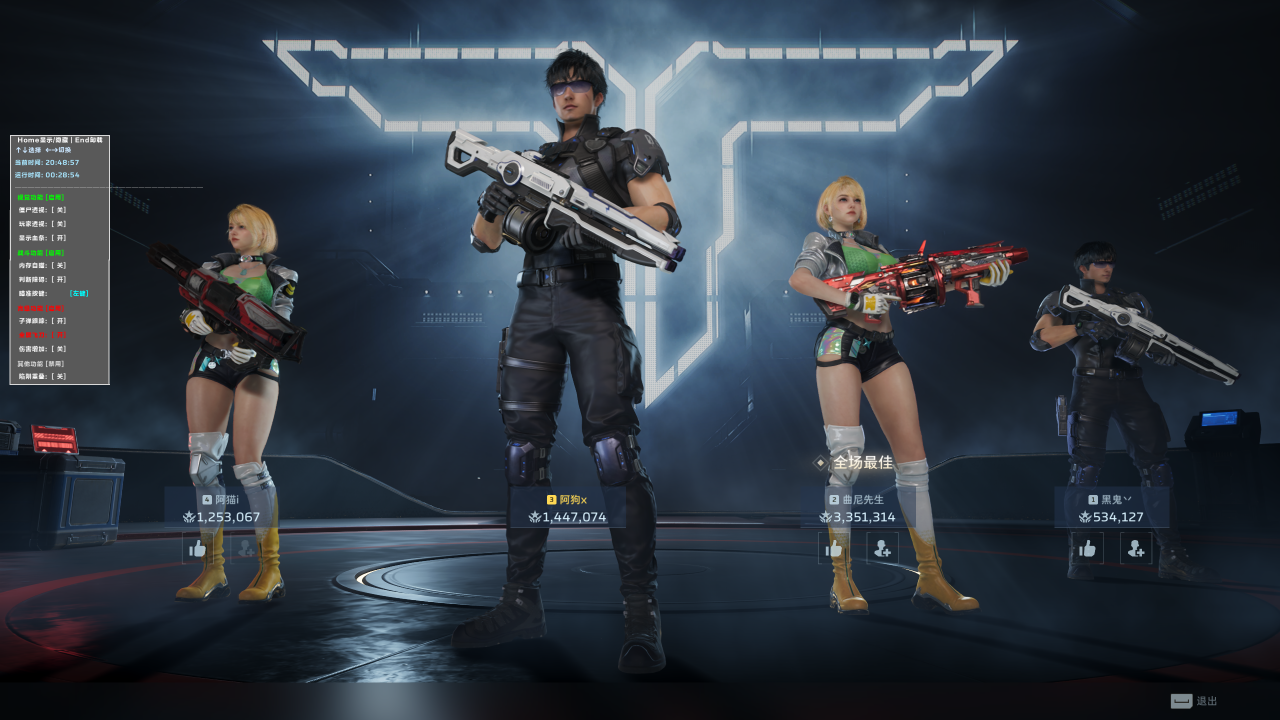Select the 曲尼先生 player name card

click(x=857, y=508)
